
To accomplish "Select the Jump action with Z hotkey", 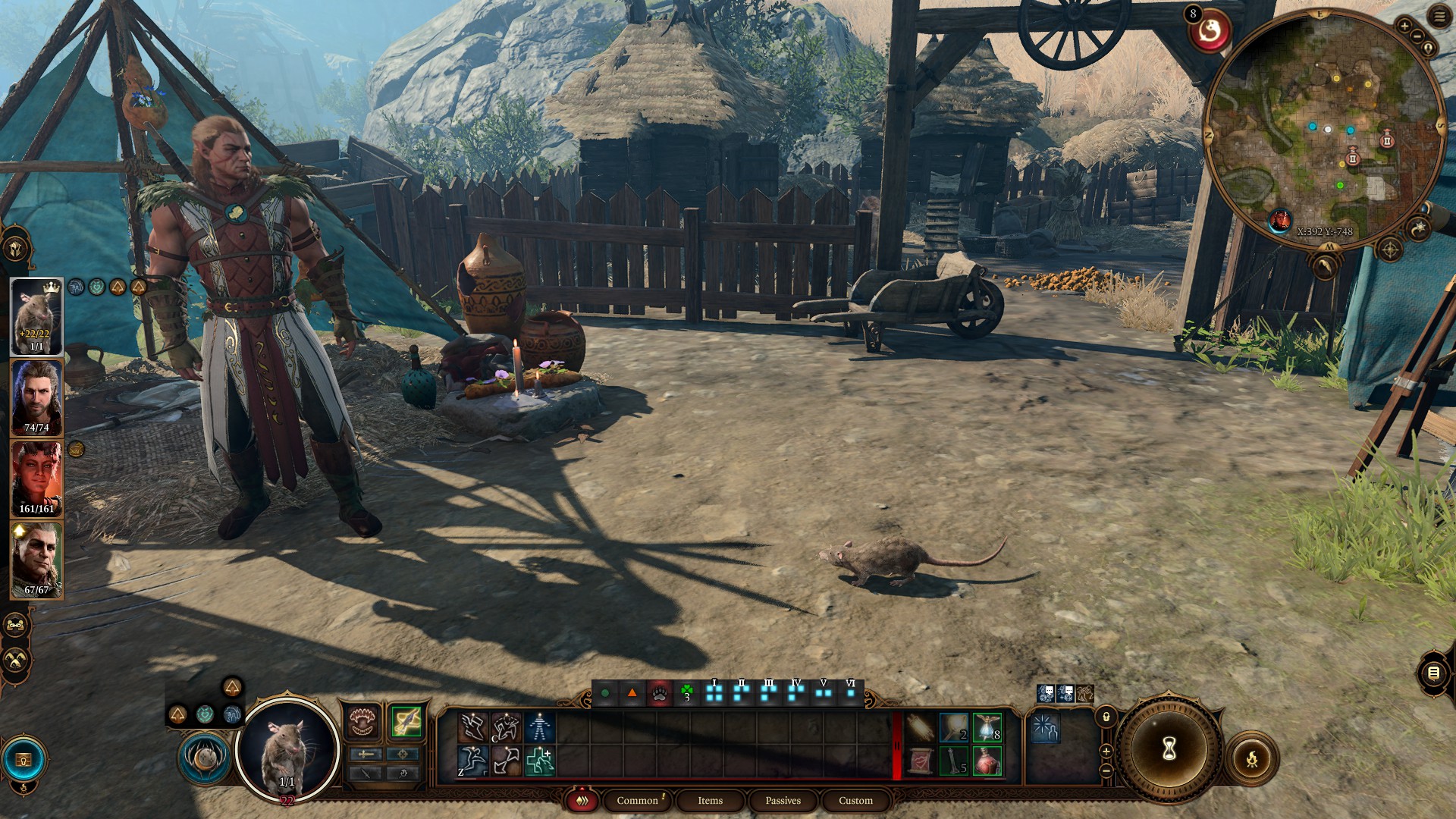I will 472,761.
